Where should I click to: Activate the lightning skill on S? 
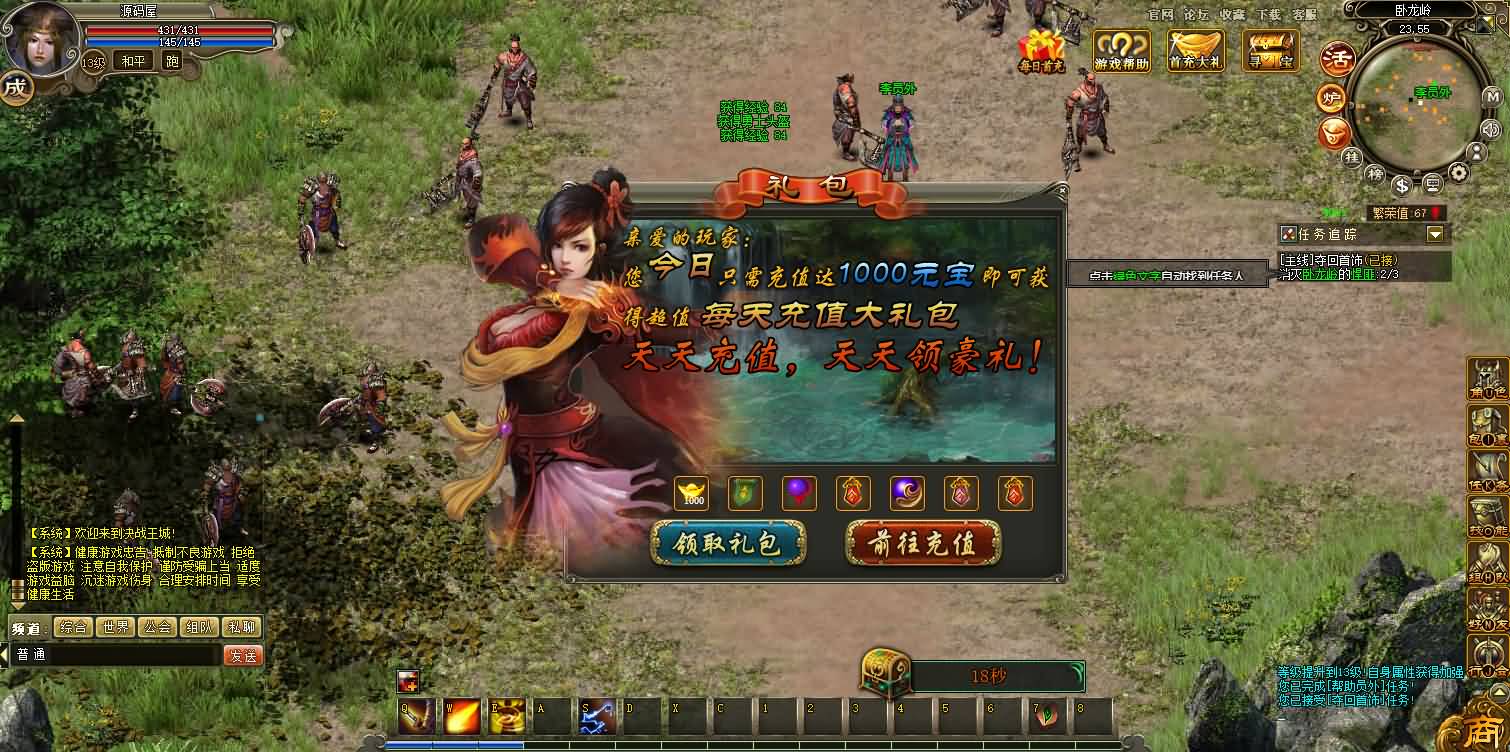click(x=598, y=716)
